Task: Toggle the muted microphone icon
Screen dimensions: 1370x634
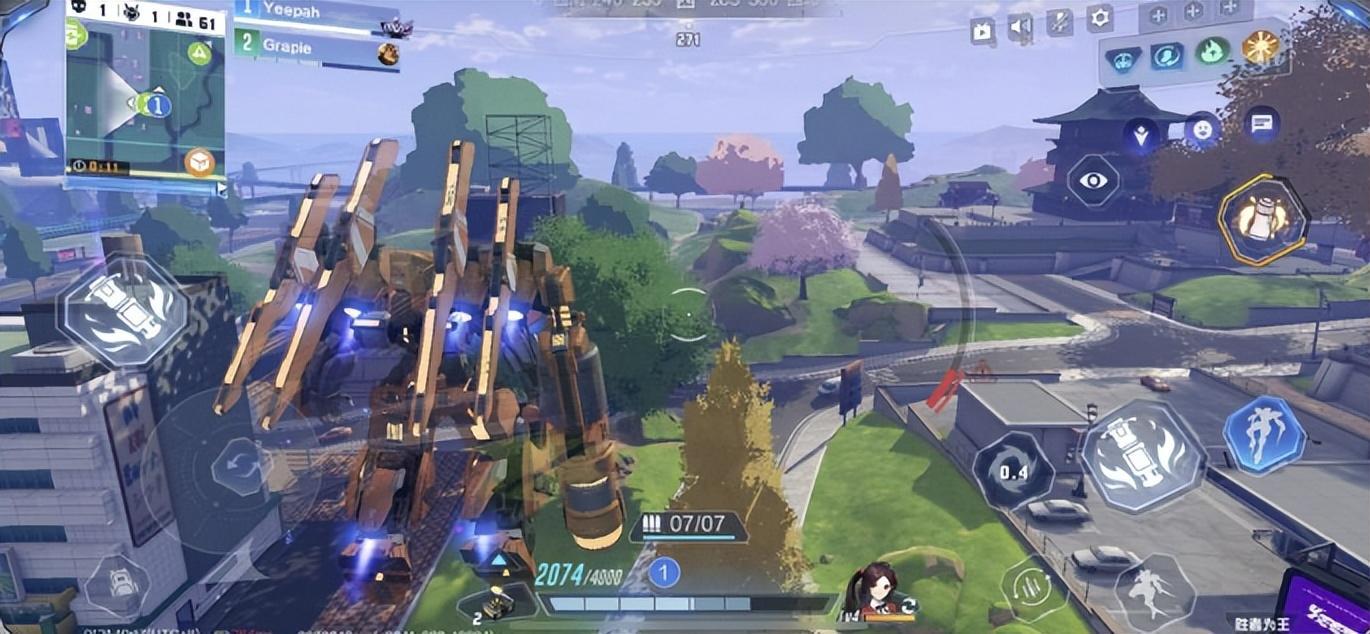Action: point(1059,24)
